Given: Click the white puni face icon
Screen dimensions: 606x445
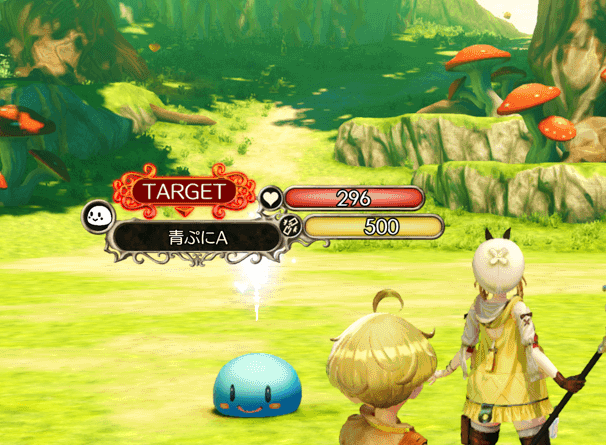Looking at the screenshot, I should 97,215.
